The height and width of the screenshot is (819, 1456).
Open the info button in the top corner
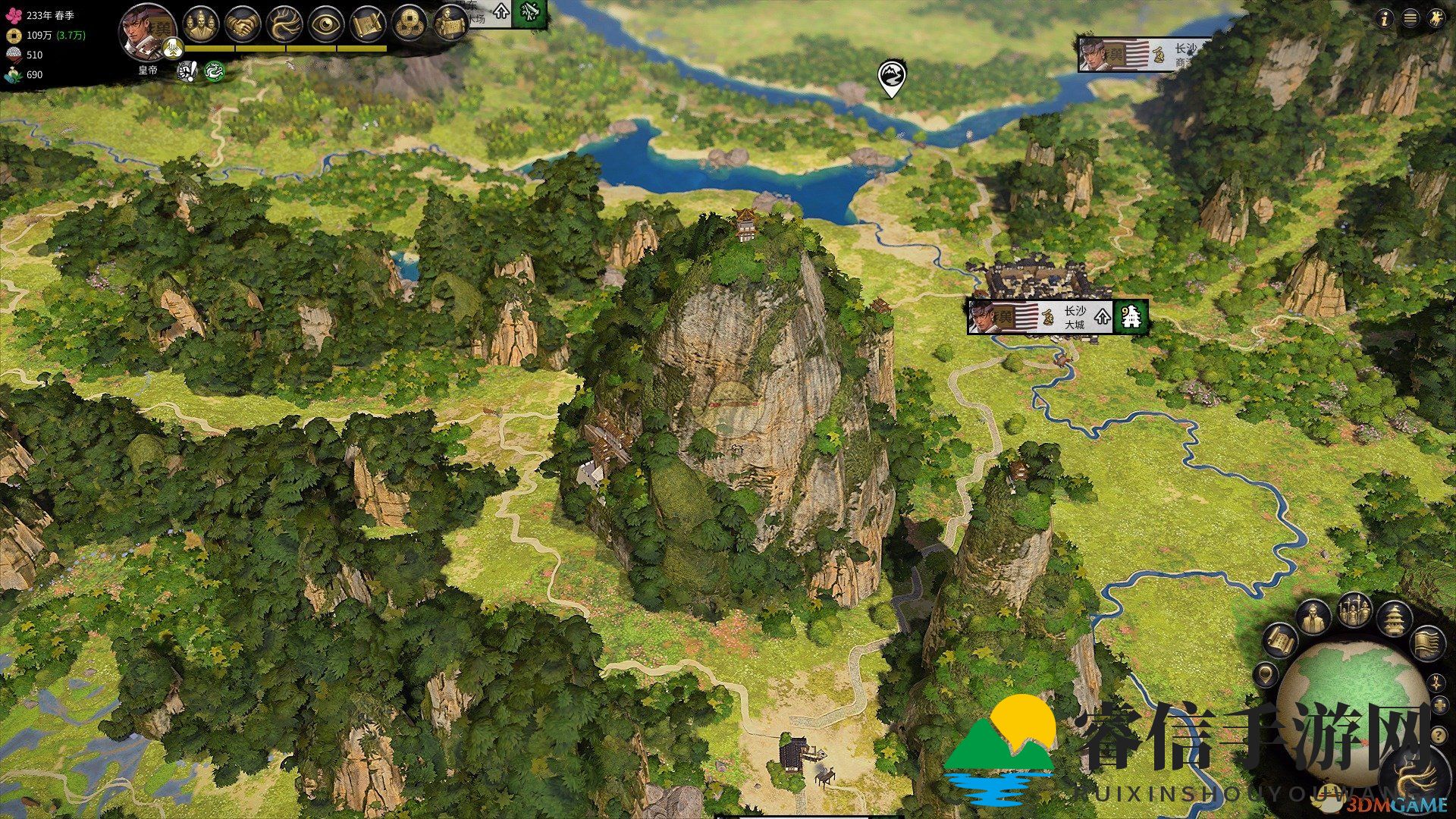(x=1385, y=19)
